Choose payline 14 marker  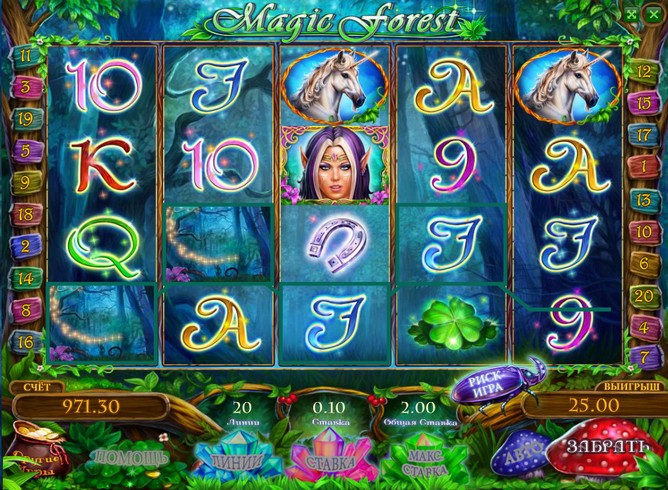[x=24, y=278]
